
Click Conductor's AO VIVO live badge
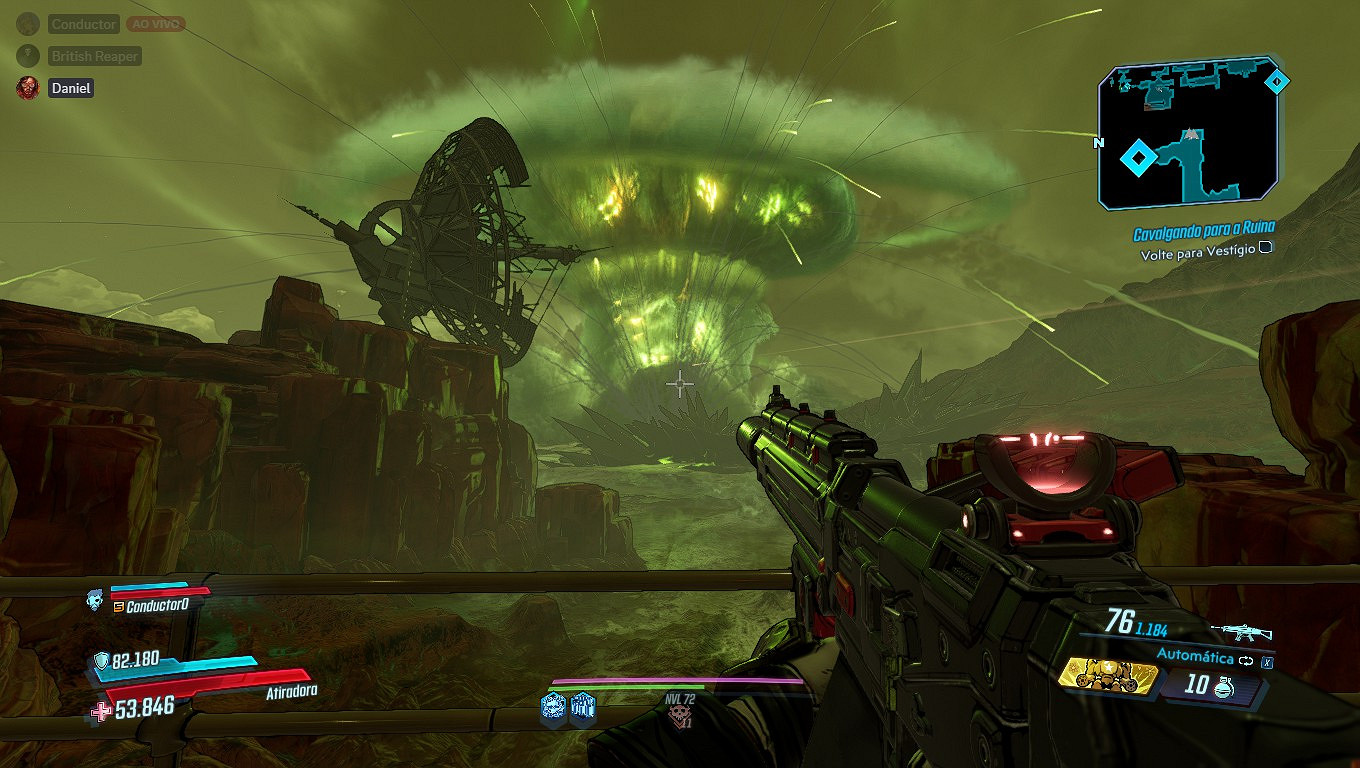155,24
